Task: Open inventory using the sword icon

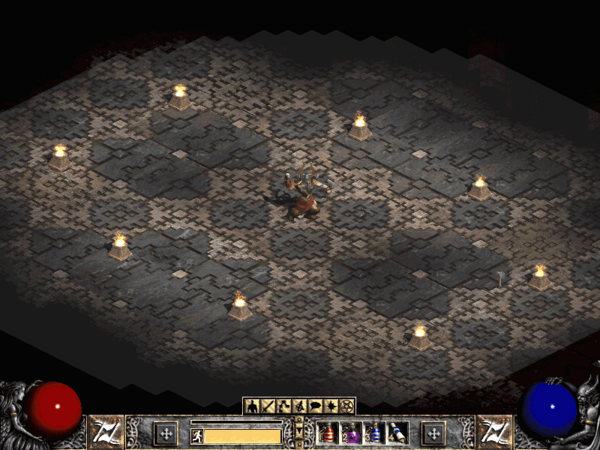Action: click(x=265, y=406)
